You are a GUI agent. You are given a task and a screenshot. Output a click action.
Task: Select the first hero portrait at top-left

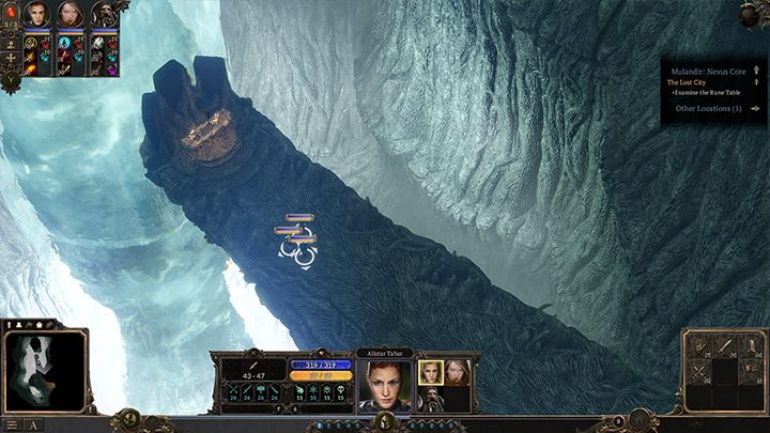click(37, 13)
